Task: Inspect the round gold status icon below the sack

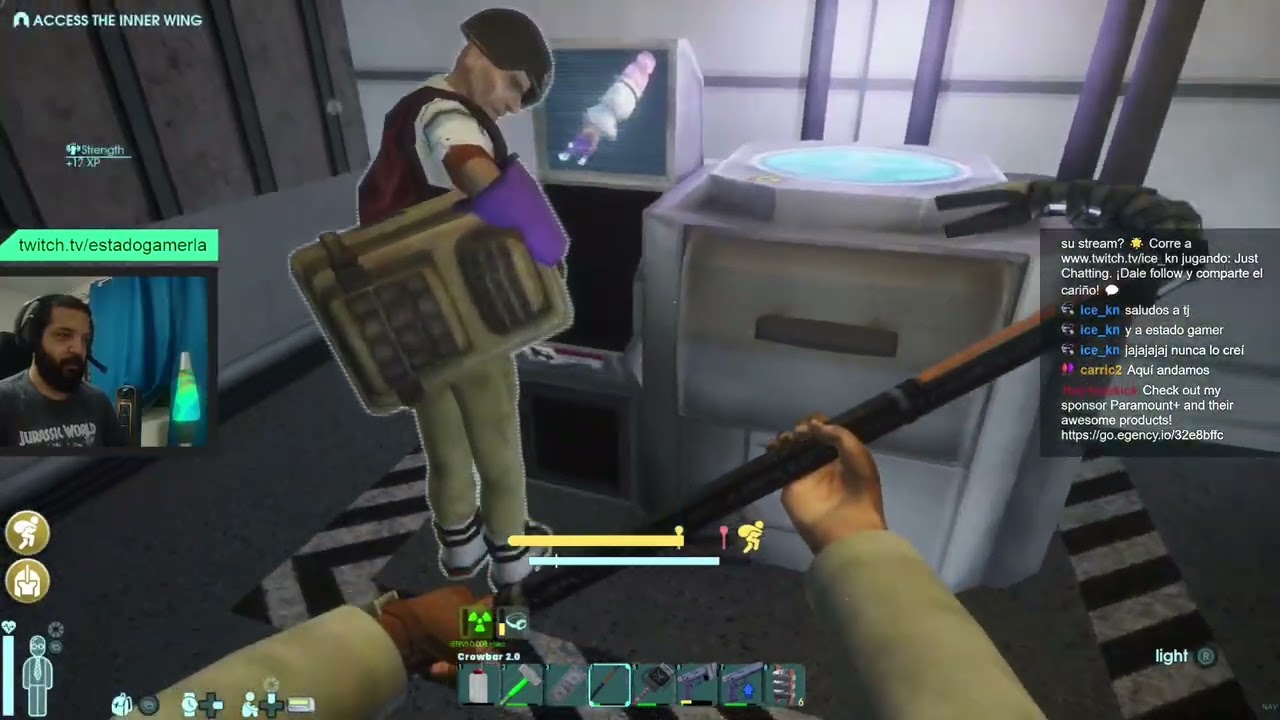Action: pos(27,581)
